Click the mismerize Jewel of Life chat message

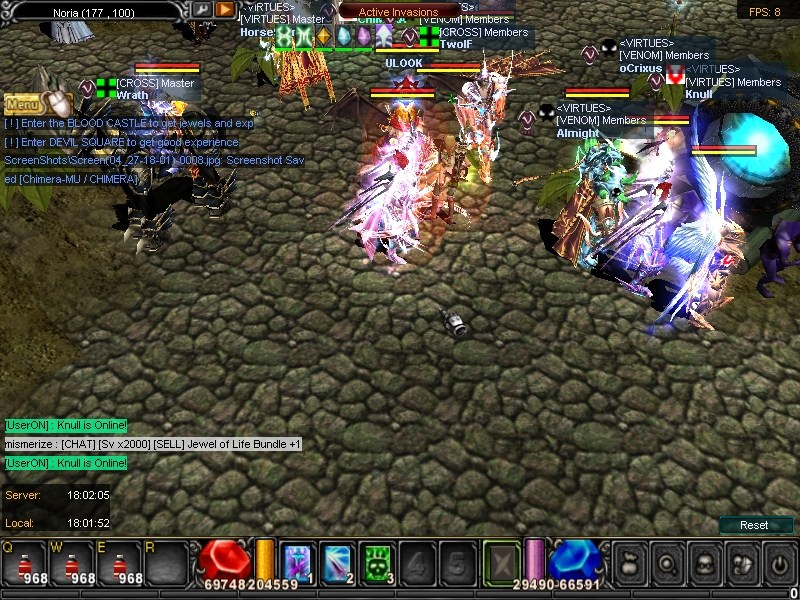pos(152,444)
